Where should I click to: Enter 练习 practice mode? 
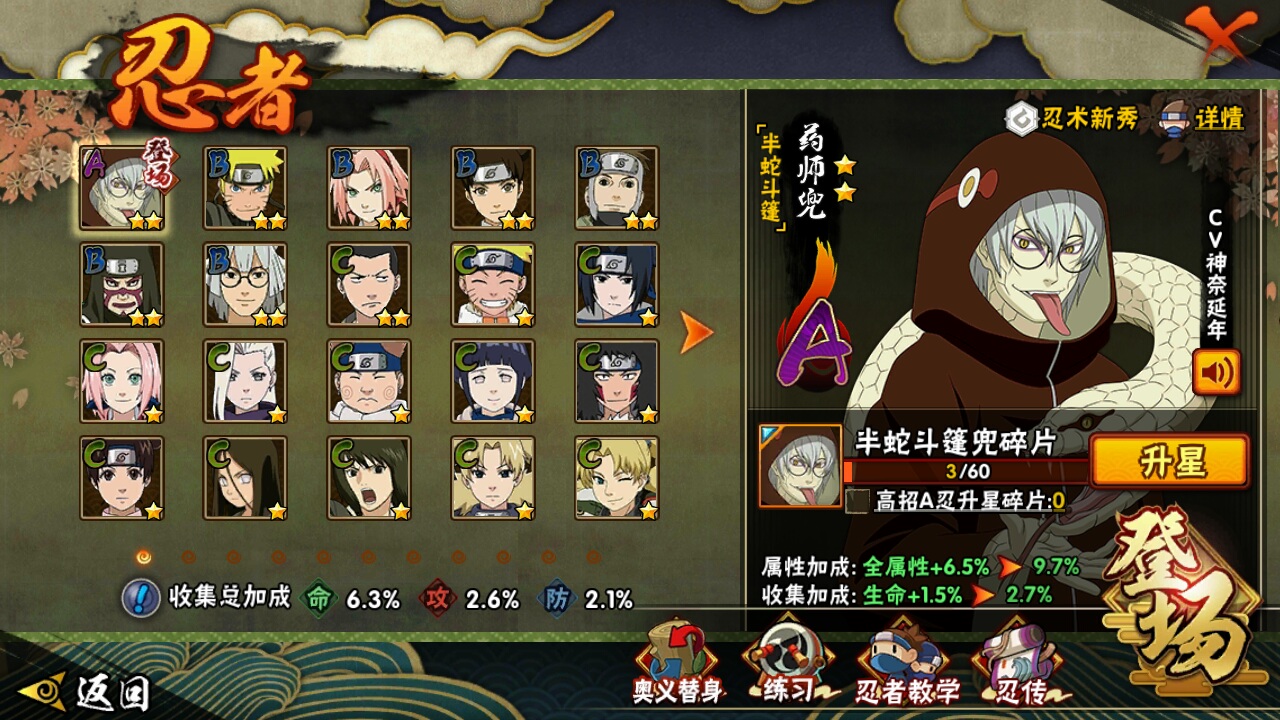coord(789,663)
